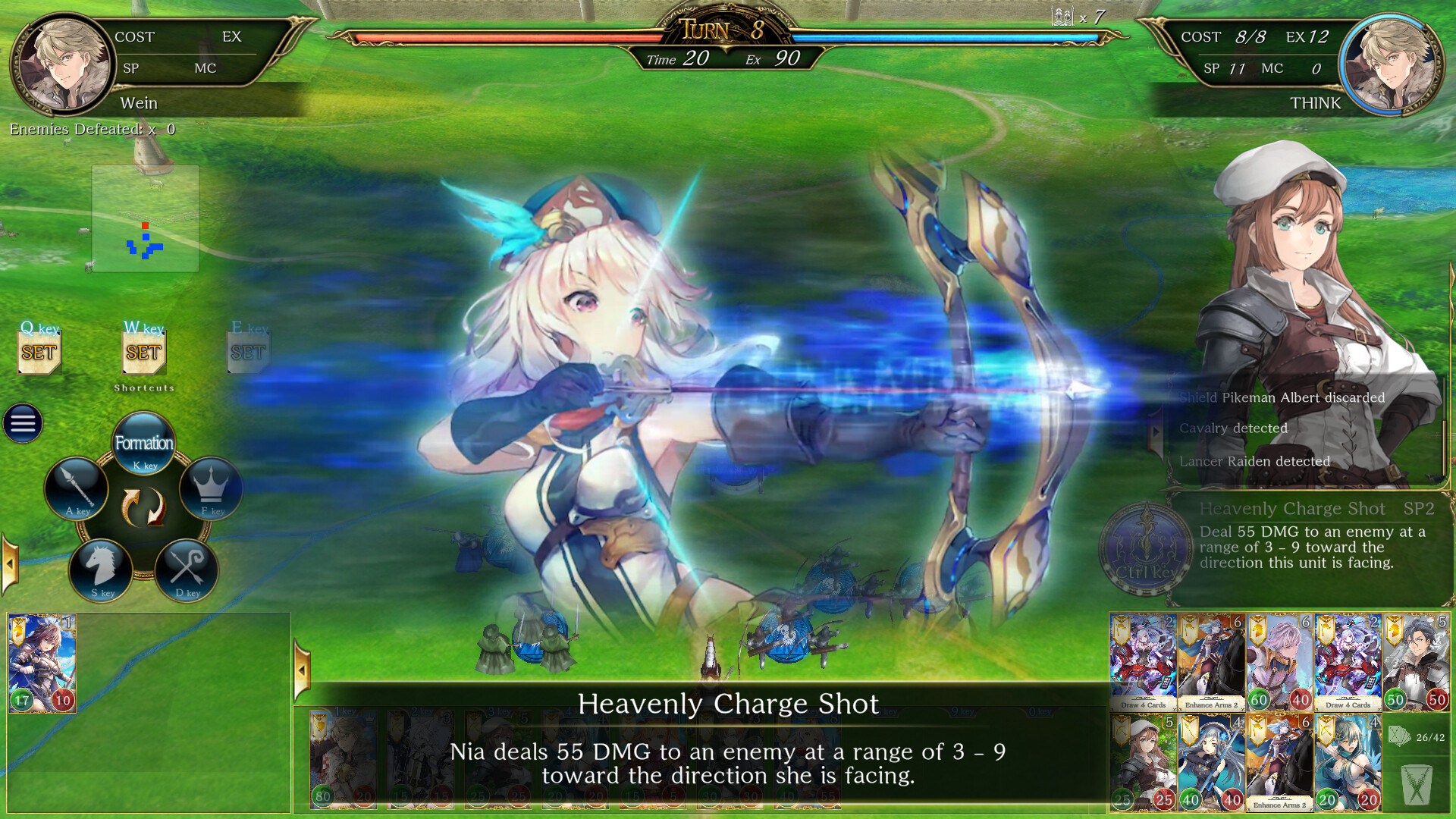Set the W key shortcut slot
1456x819 pixels.
click(x=143, y=351)
